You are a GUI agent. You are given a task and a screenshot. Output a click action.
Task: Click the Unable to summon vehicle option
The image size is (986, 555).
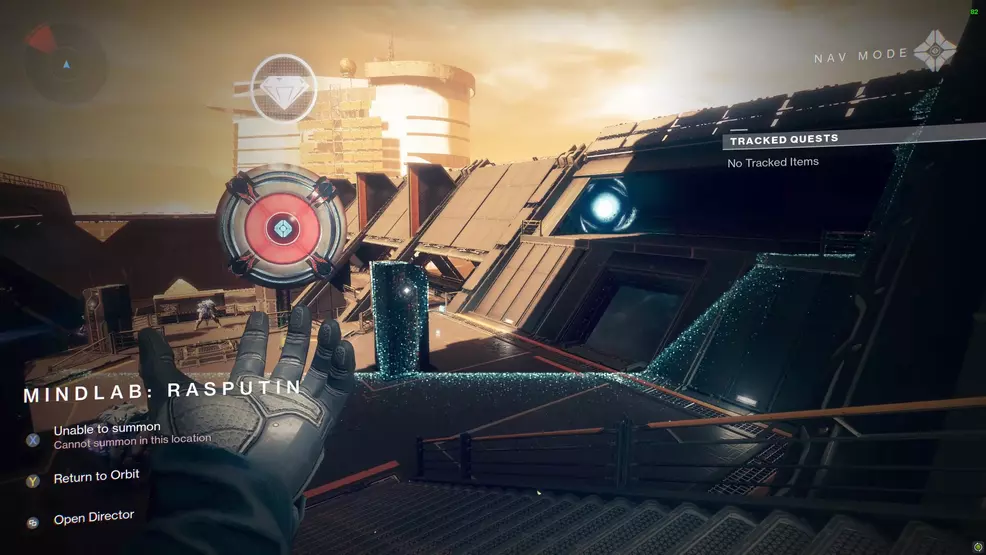pos(107,429)
